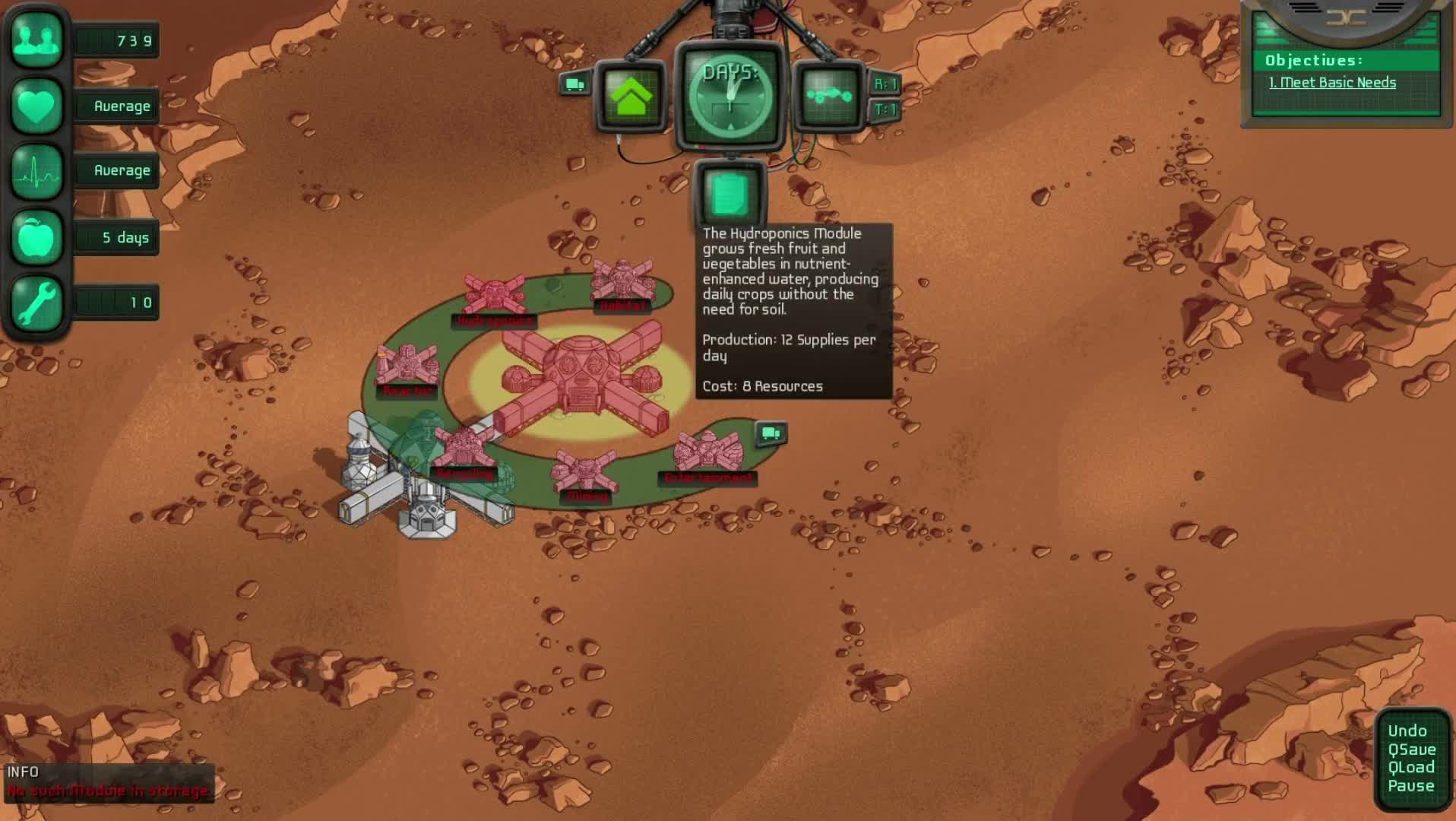Click the truck icon beside the build wheel

(x=771, y=433)
